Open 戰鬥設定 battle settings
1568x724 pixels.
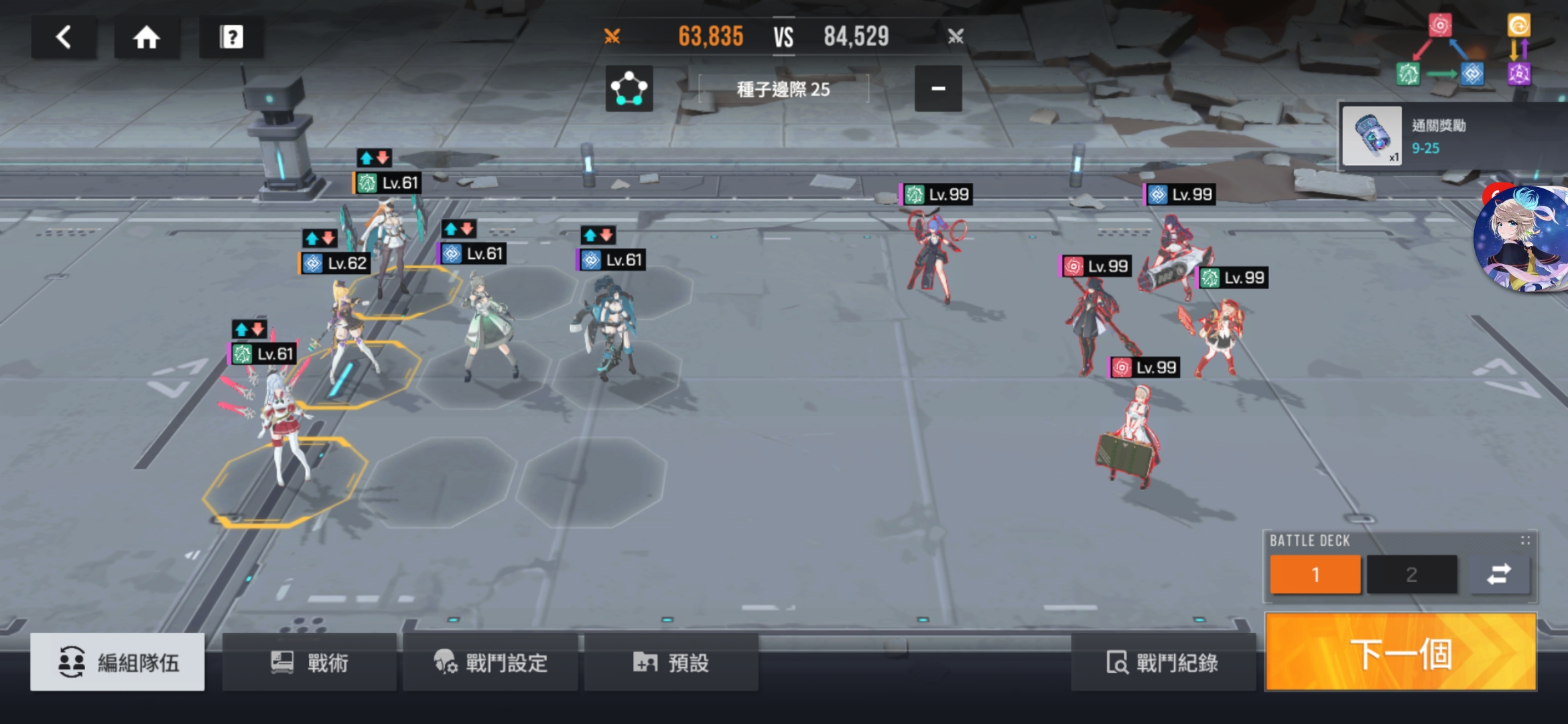point(491,663)
